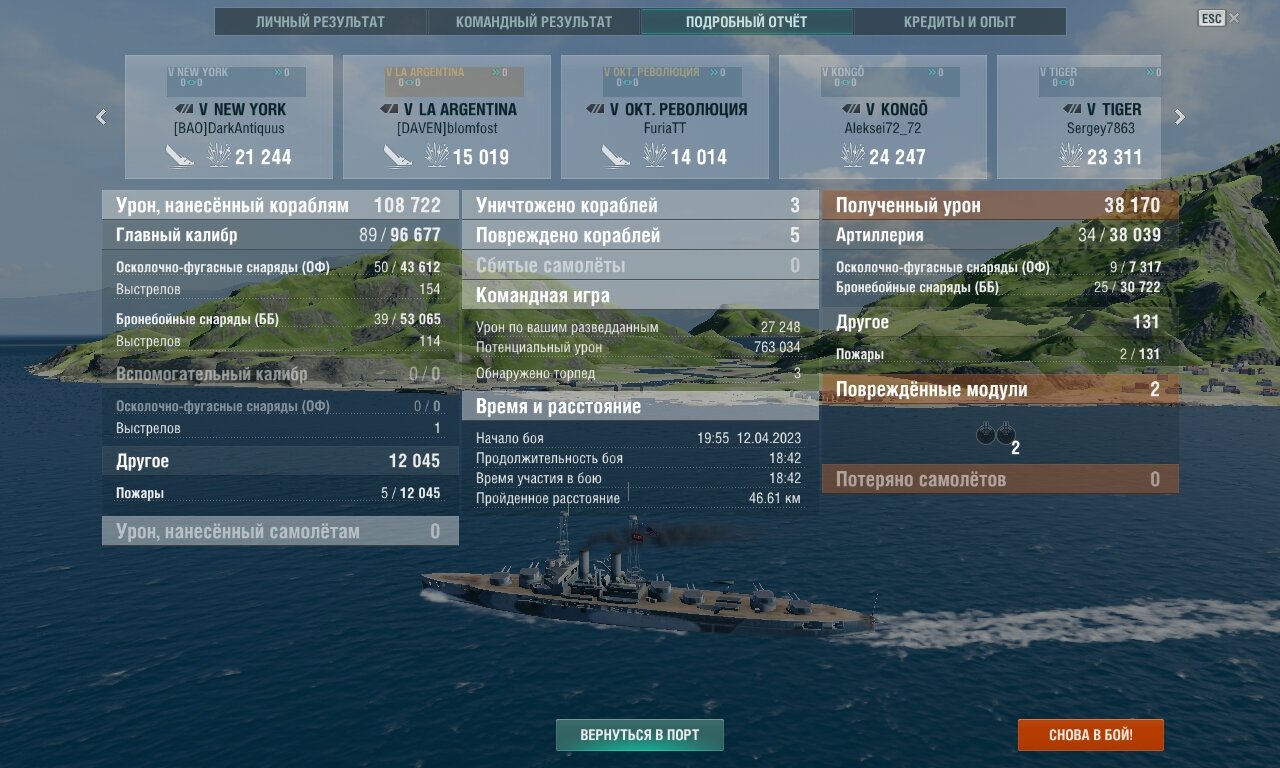Image resolution: width=1280 pixels, height=768 pixels.
Task: Show the Кредиты и опыт tab
Action: (x=959, y=22)
